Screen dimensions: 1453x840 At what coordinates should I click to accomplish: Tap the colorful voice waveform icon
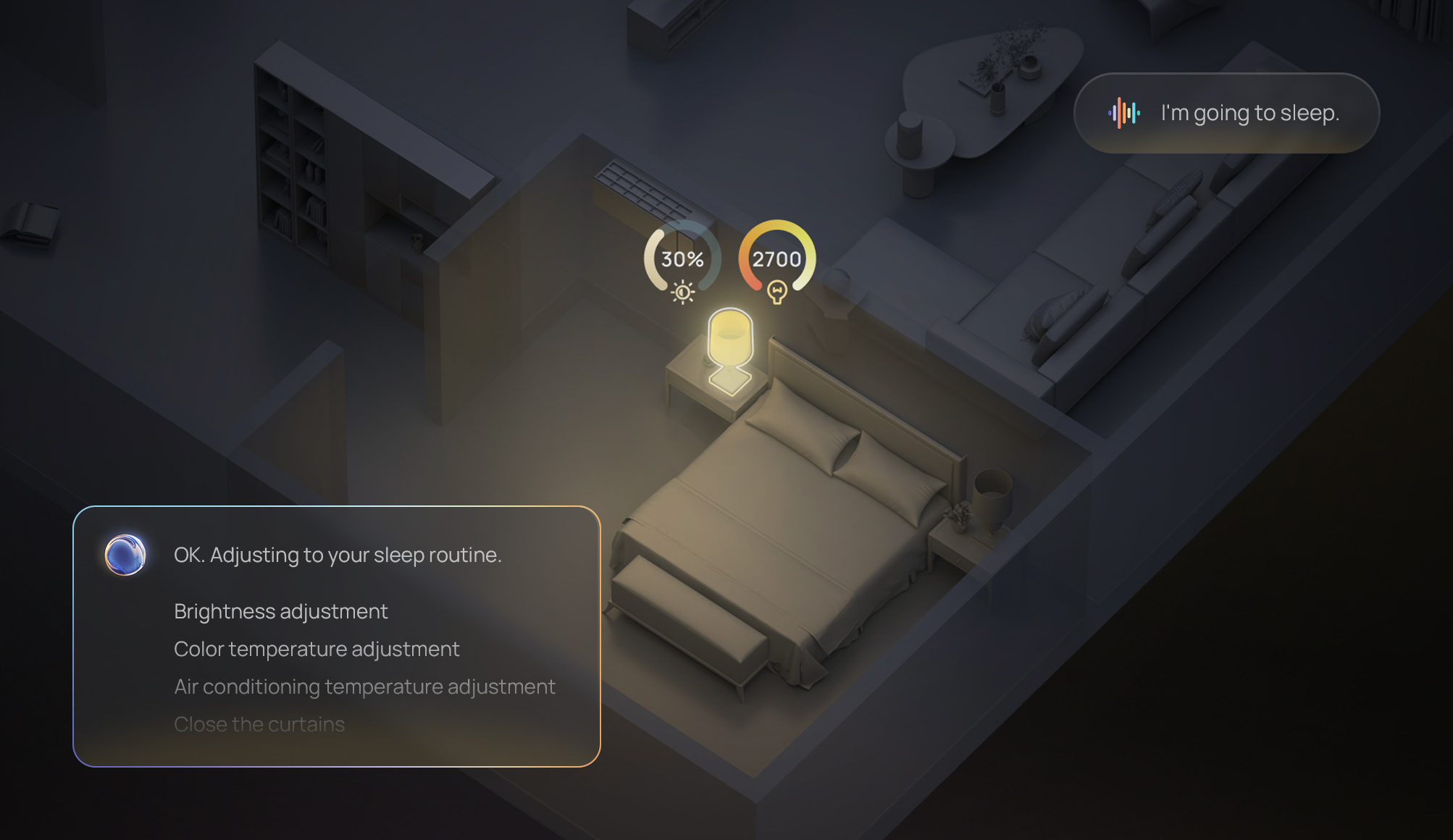pyautogui.click(x=1123, y=113)
